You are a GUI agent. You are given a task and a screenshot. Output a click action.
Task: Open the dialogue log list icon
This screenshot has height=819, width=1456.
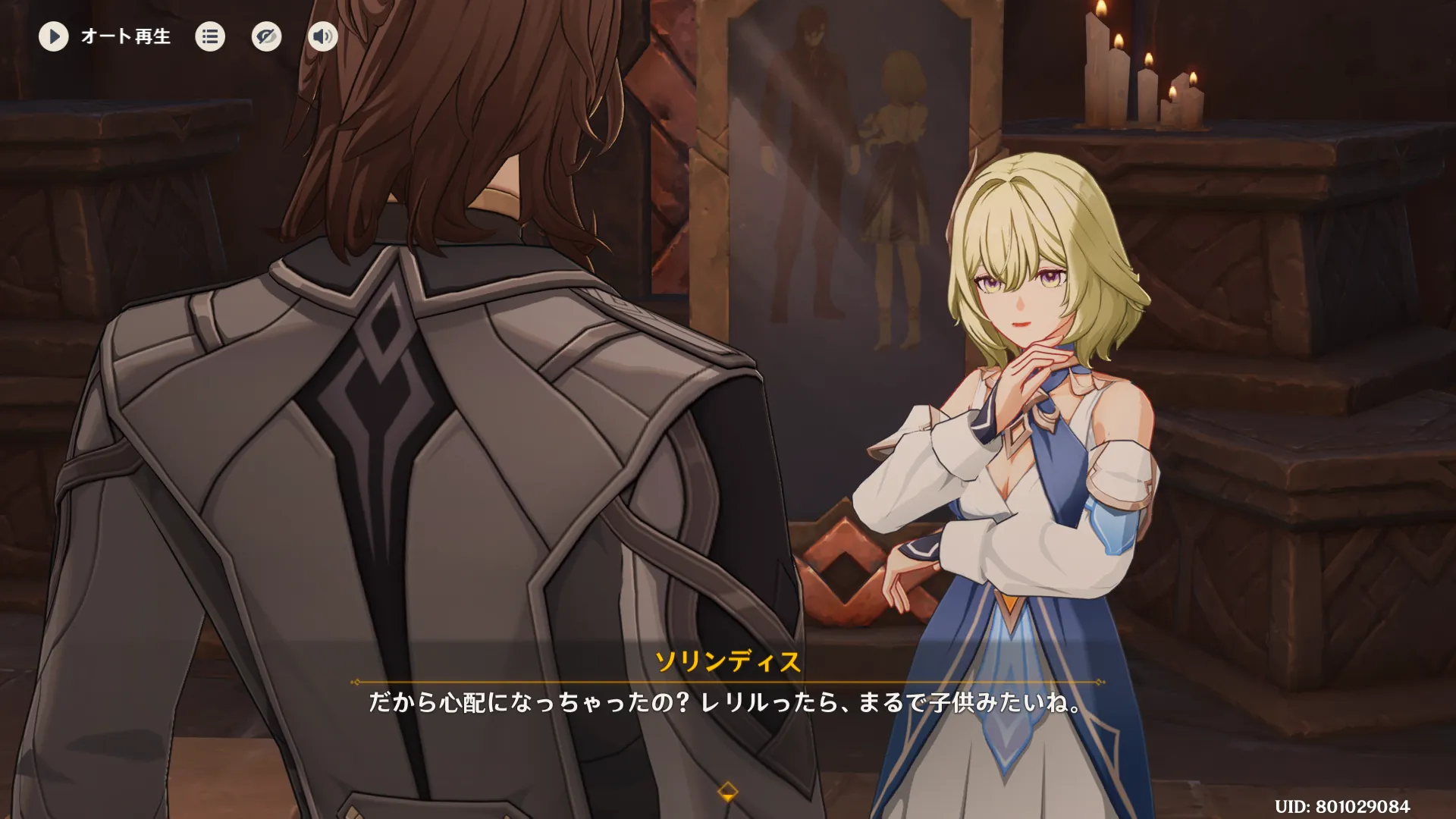[210, 36]
